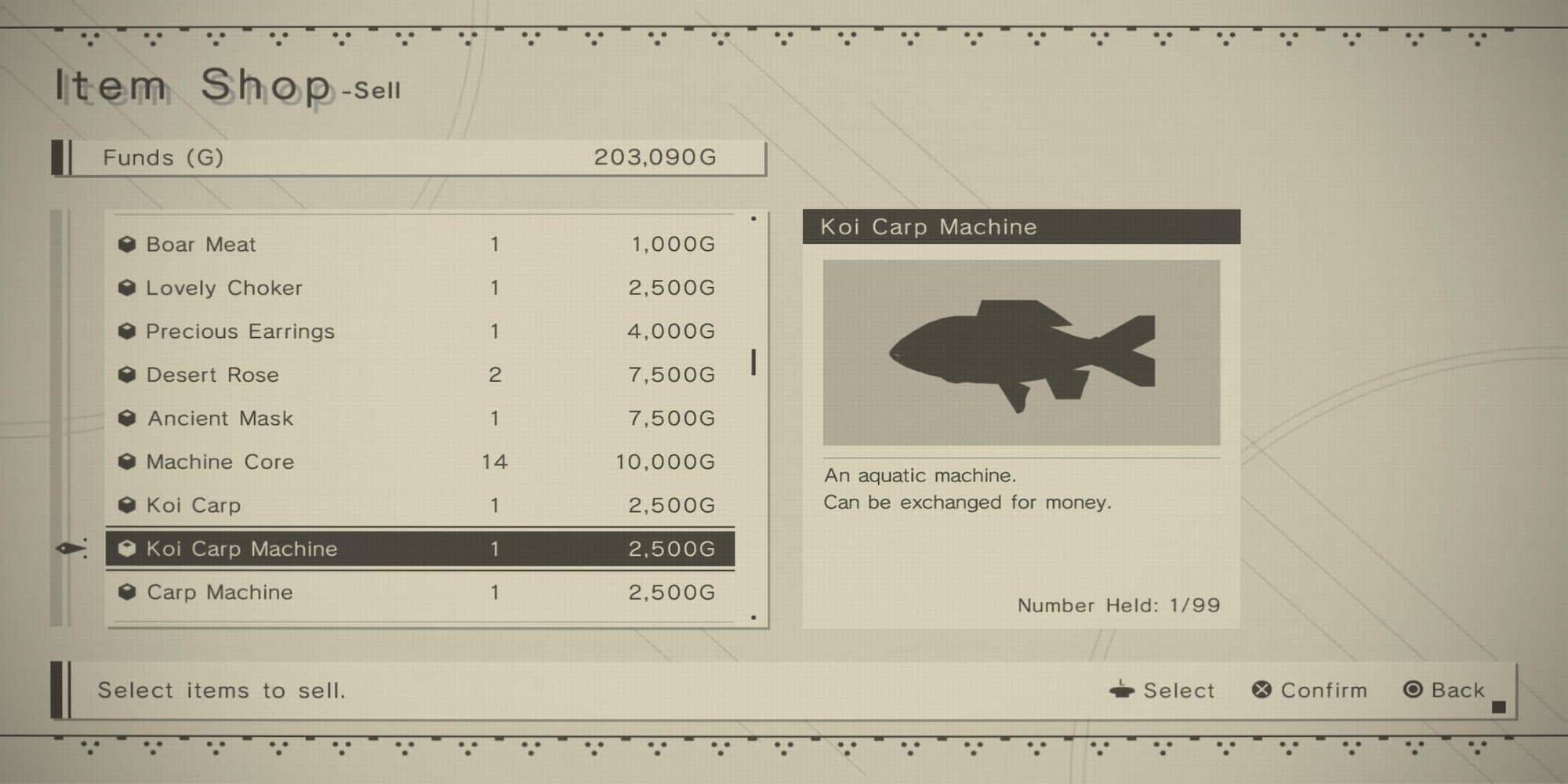Select the Carp Machine entry
Screen dimensions: 1568x784
click(420, 593)
